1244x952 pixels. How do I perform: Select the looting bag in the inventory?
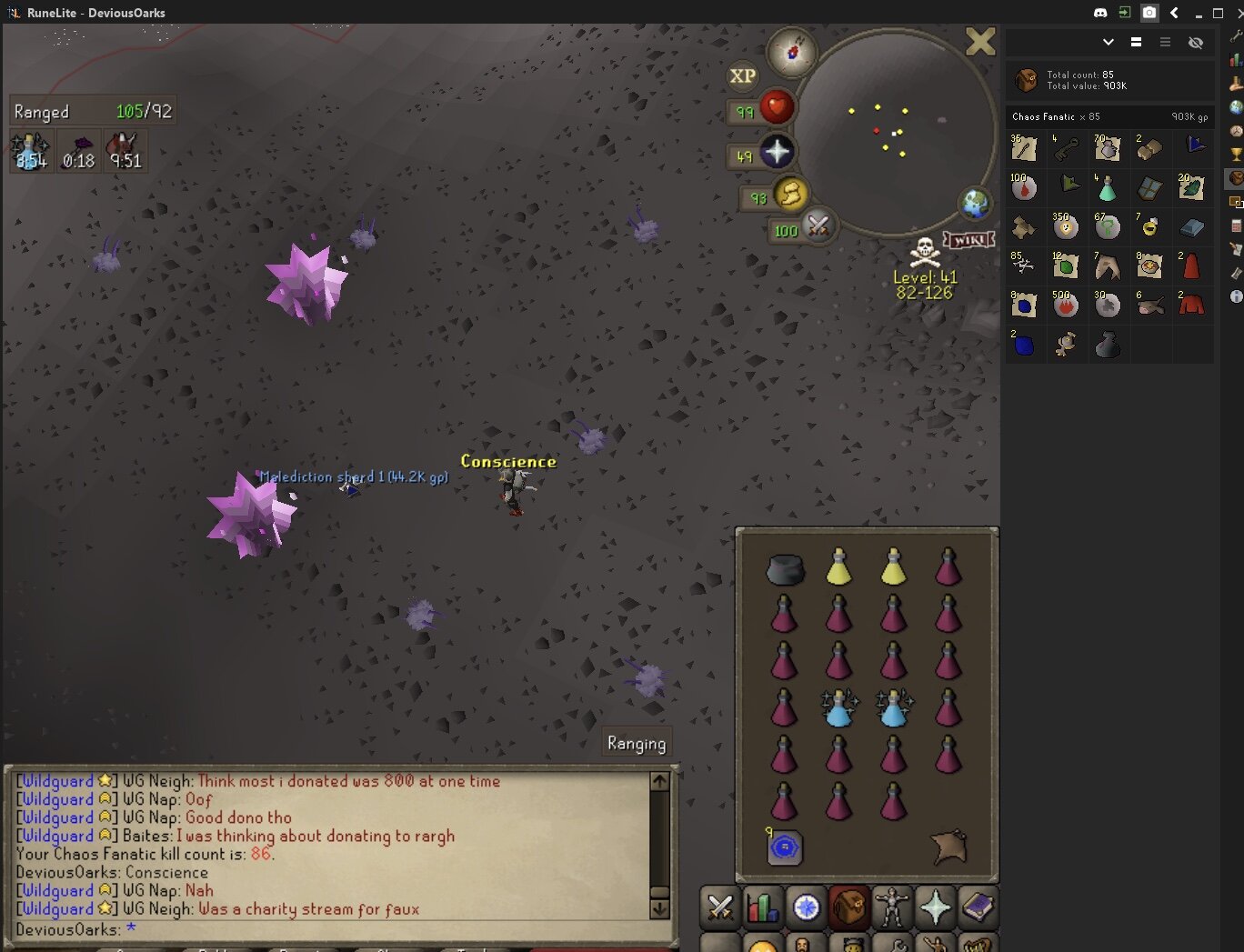click(x=784, y=570)
